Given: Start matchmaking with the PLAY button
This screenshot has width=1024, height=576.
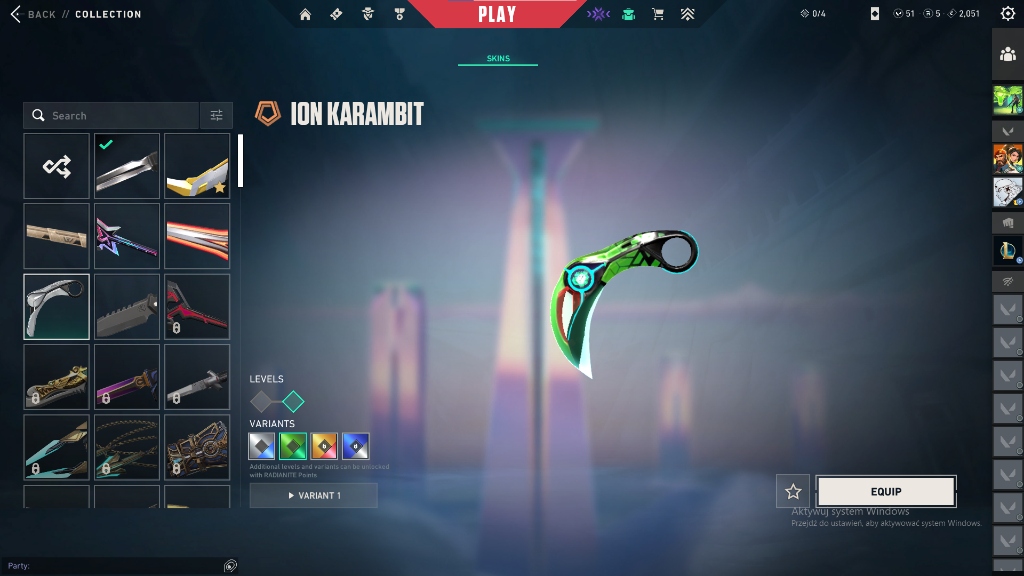Looking at the screenshot, I should coord(497,14).
